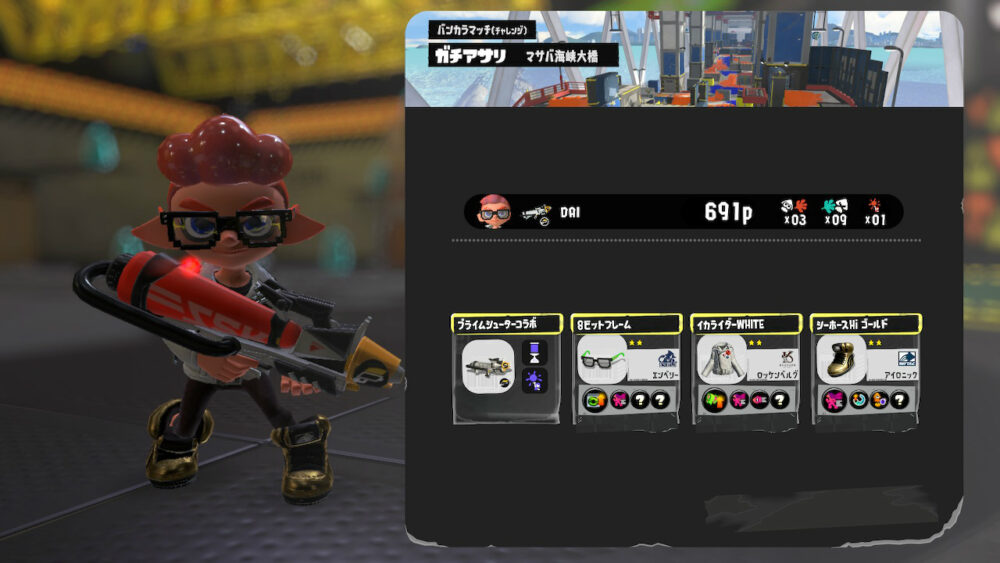
Task: Open the プライムシューターコラボ weapon card
Action: (506, 369)
